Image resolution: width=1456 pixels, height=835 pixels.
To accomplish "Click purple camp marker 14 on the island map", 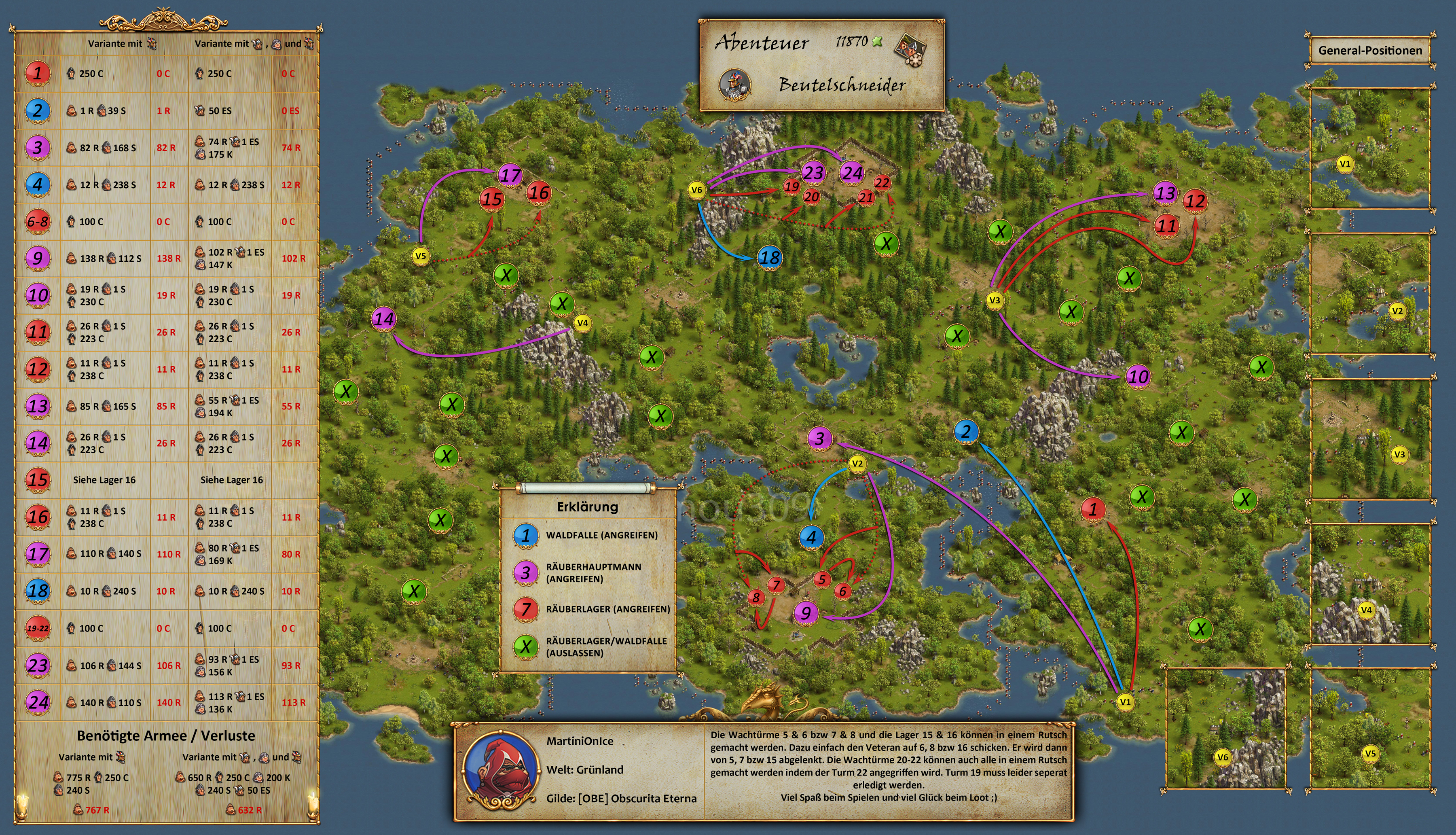I will coord(383,318).
